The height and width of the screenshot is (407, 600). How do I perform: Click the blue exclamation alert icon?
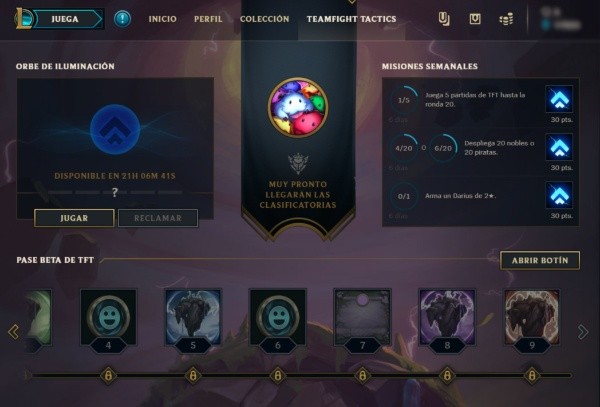pos(122,19)
